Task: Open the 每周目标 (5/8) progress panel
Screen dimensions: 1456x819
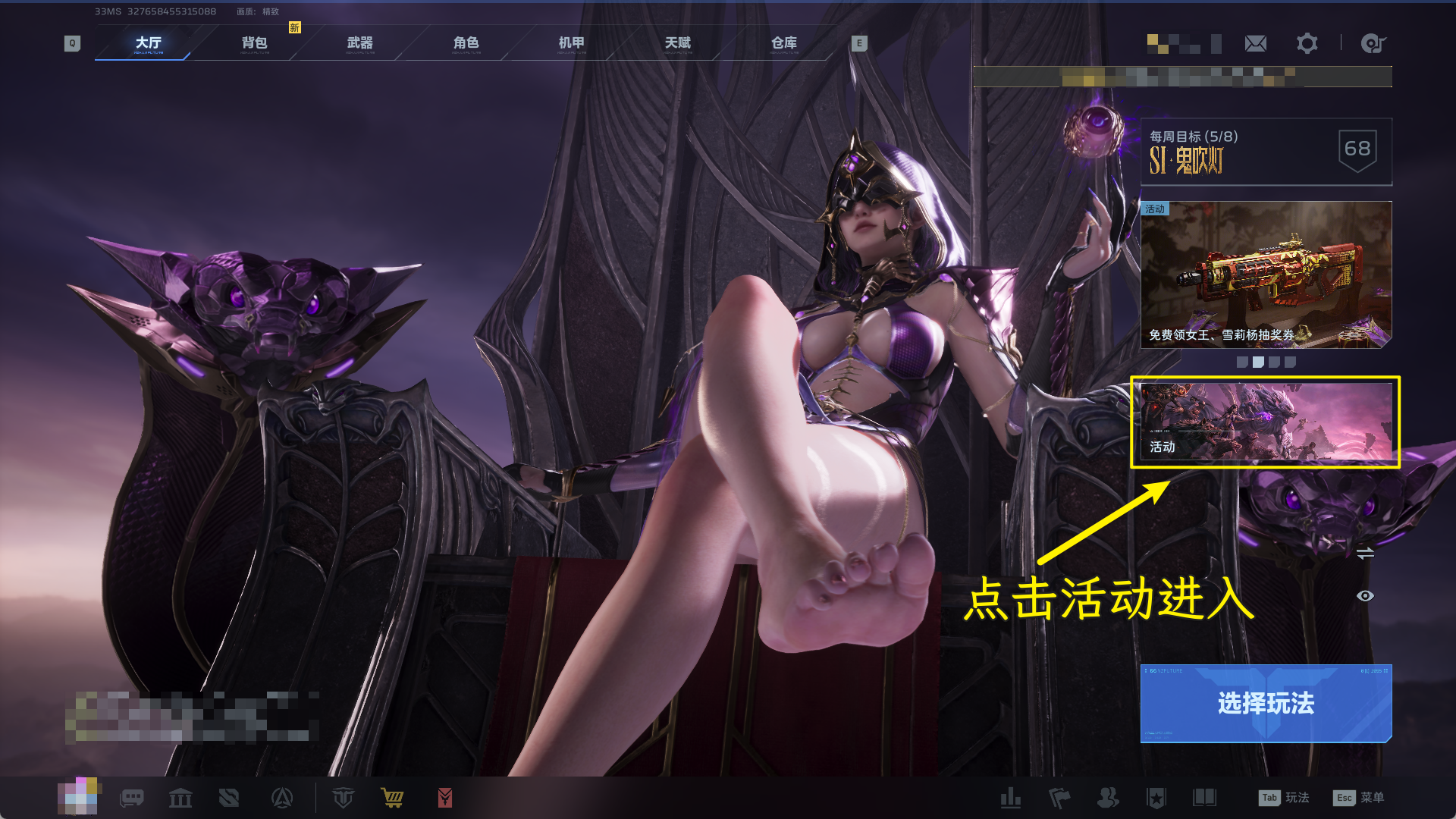Action: (1265, 152)
